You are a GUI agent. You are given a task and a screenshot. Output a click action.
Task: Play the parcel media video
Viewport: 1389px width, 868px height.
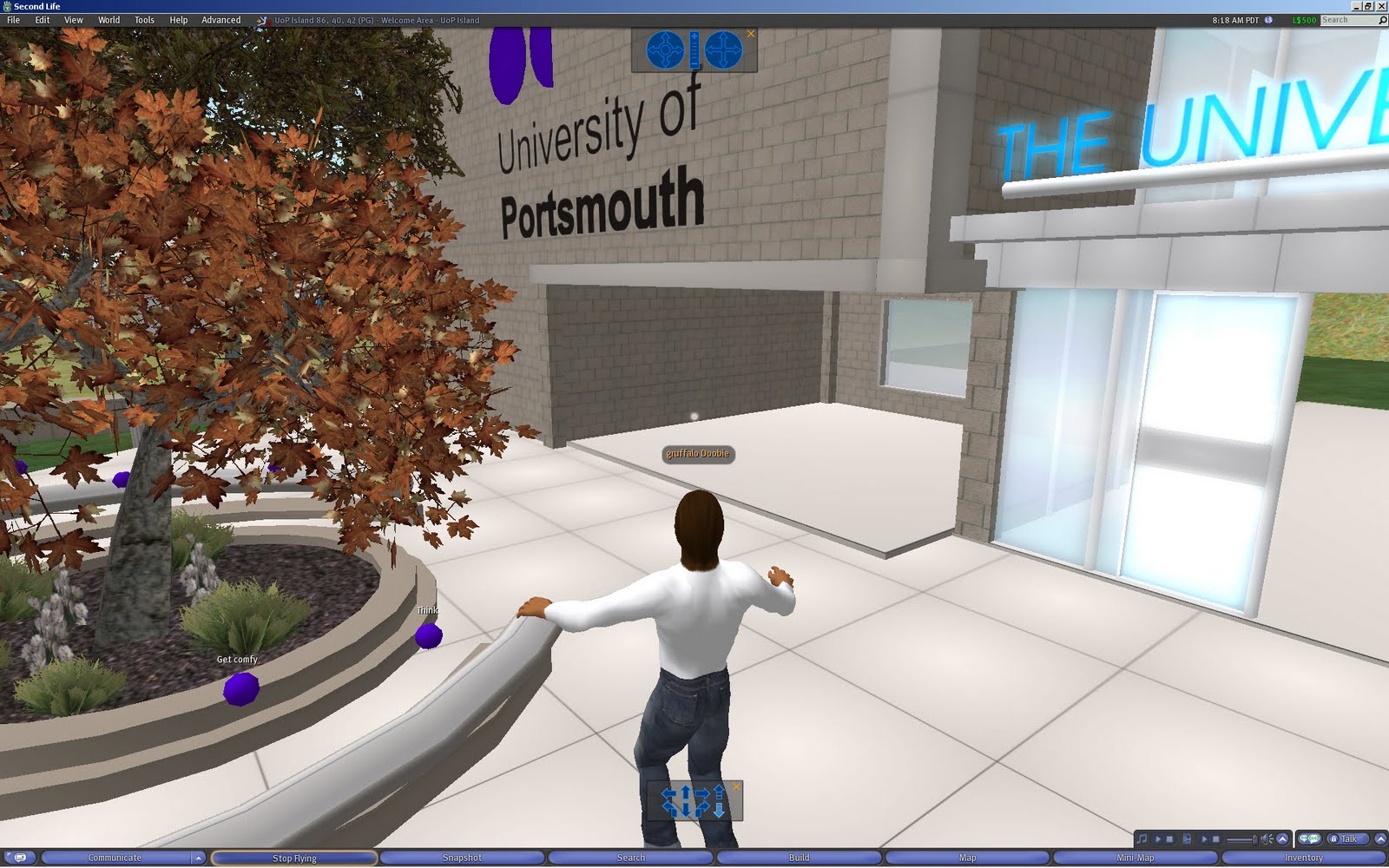point(1203,839)
